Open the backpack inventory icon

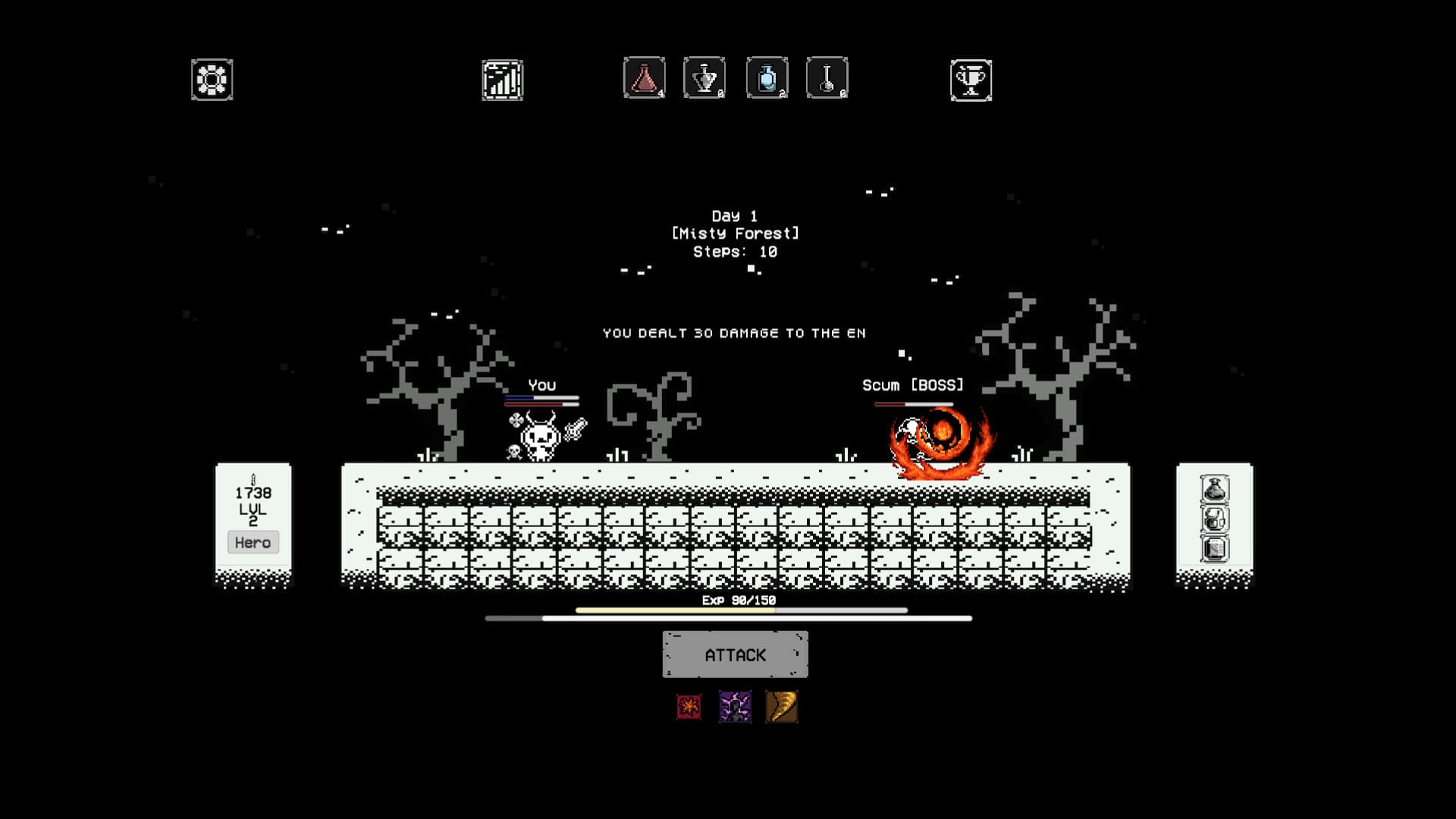coord(1215,518)
